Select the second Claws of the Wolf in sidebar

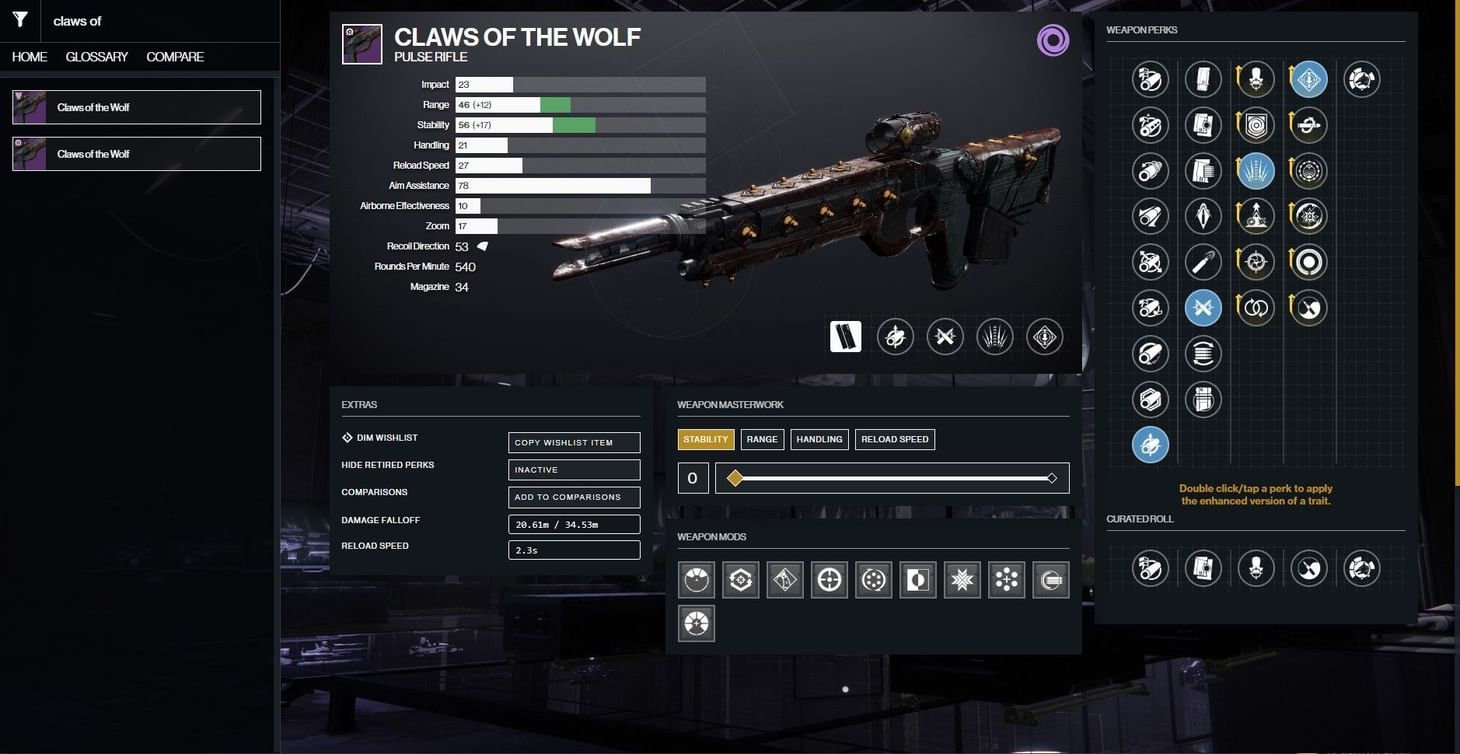136,153
